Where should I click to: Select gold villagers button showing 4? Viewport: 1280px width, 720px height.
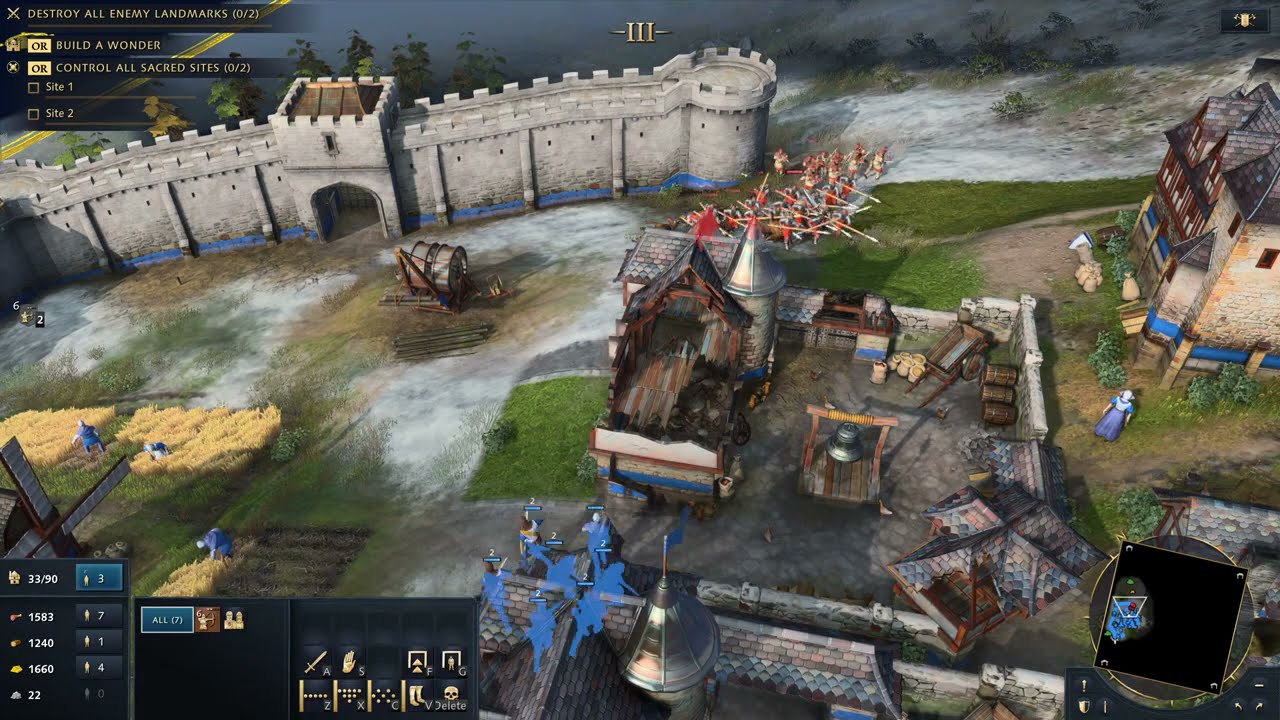tap(100, 668)
